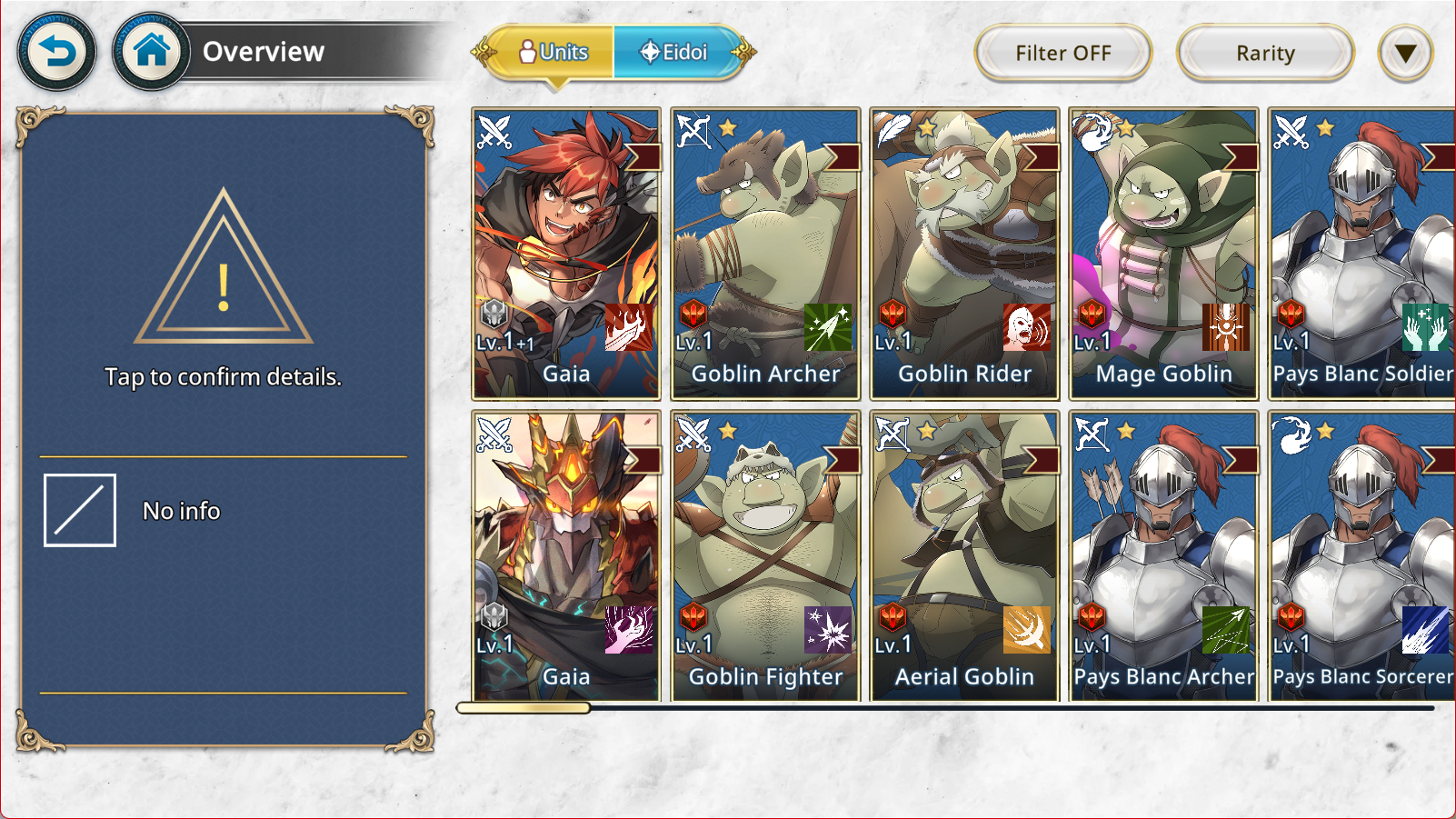
Task: Go back with the return arrow button
Action: 56,52
